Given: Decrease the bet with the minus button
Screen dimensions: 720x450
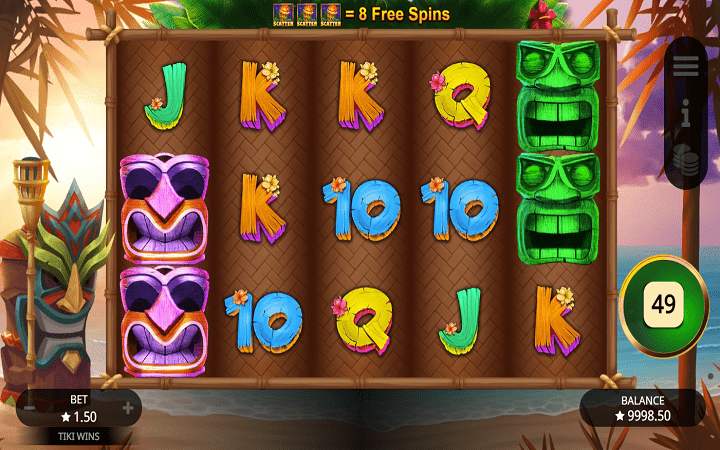Looking at the screenshot, I should [30, 408].
